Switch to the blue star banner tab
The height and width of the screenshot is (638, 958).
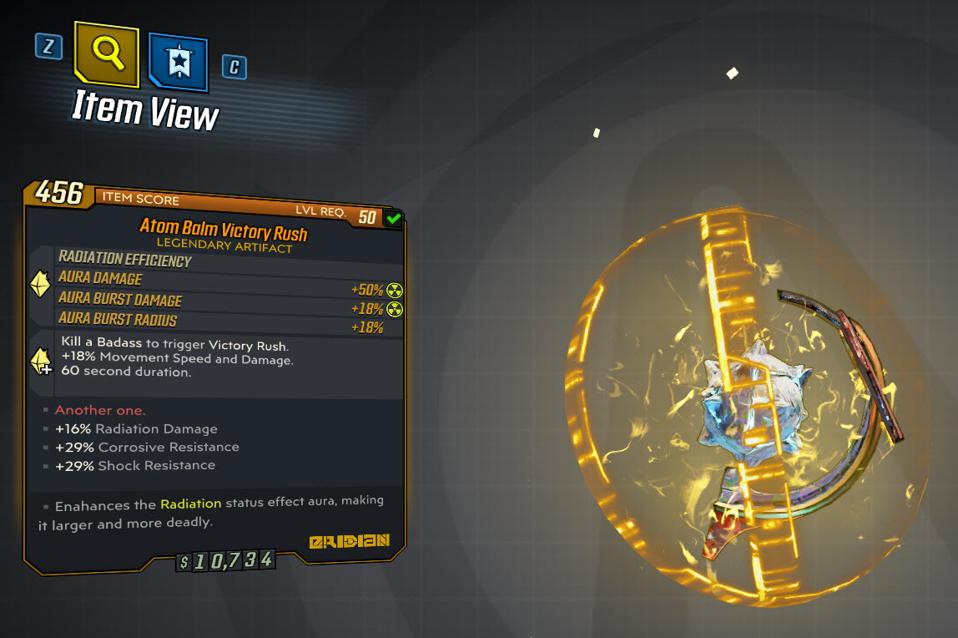coord(179,63)
